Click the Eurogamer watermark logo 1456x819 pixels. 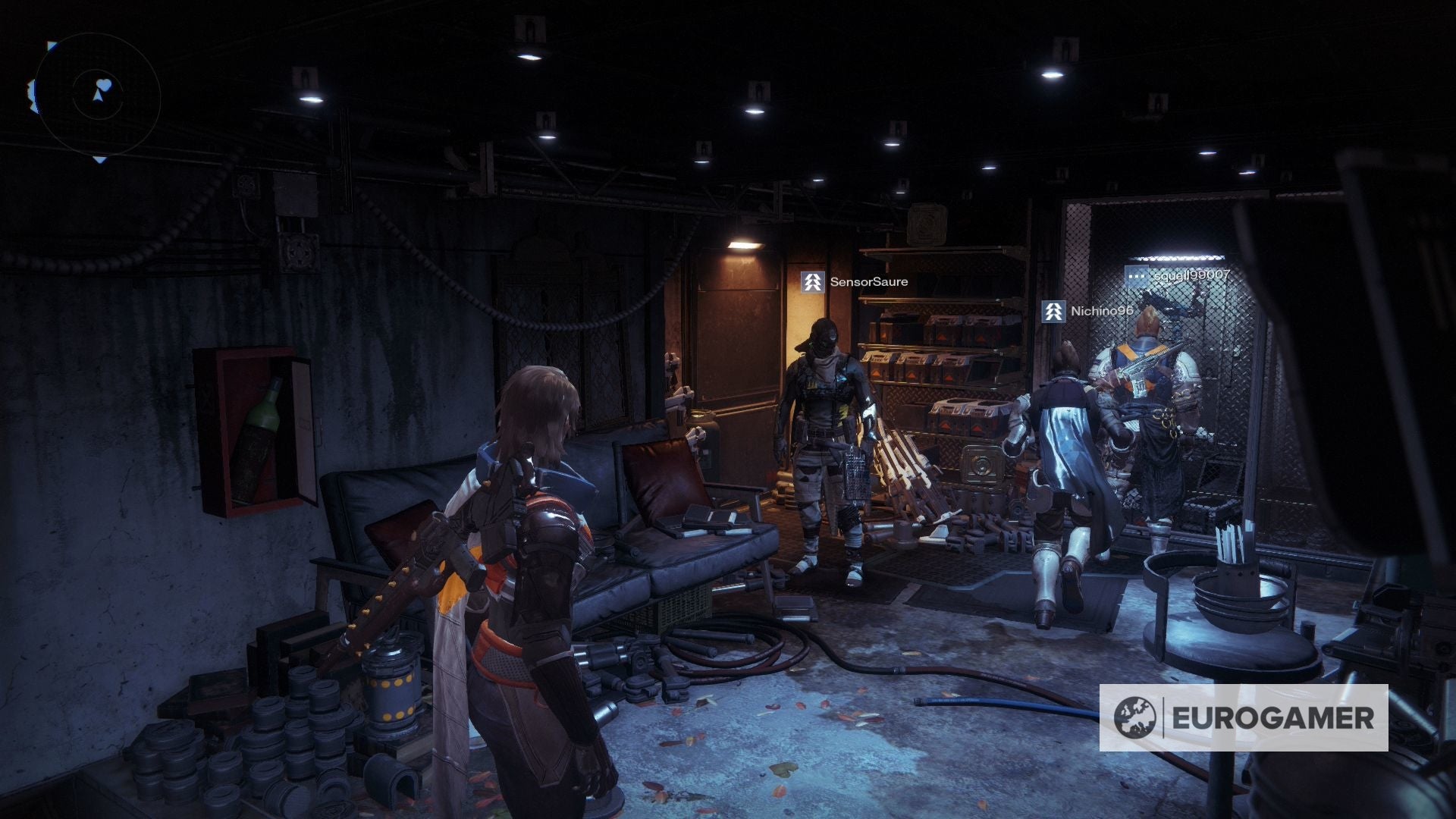point(1243,717)
